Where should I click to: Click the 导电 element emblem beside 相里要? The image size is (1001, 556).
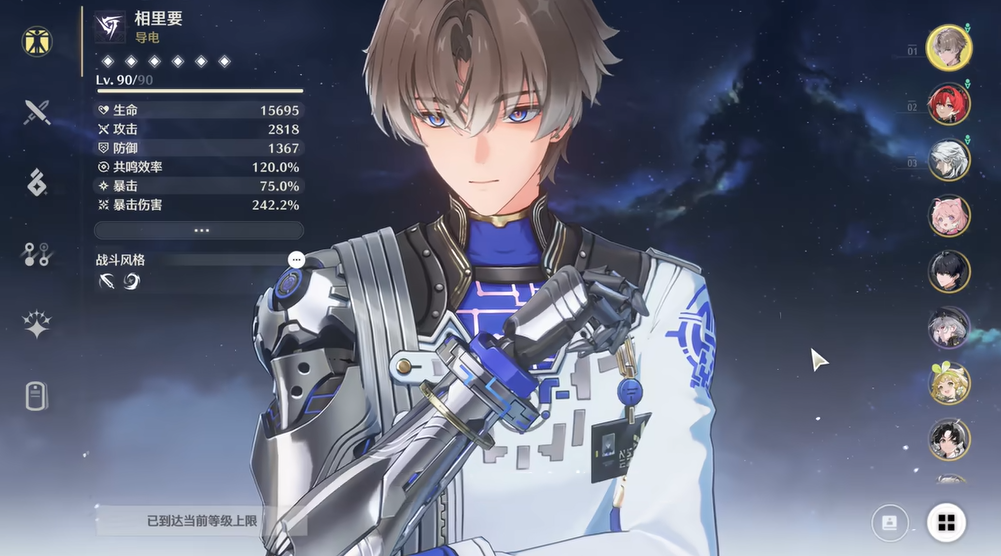[x=110, y=26]
